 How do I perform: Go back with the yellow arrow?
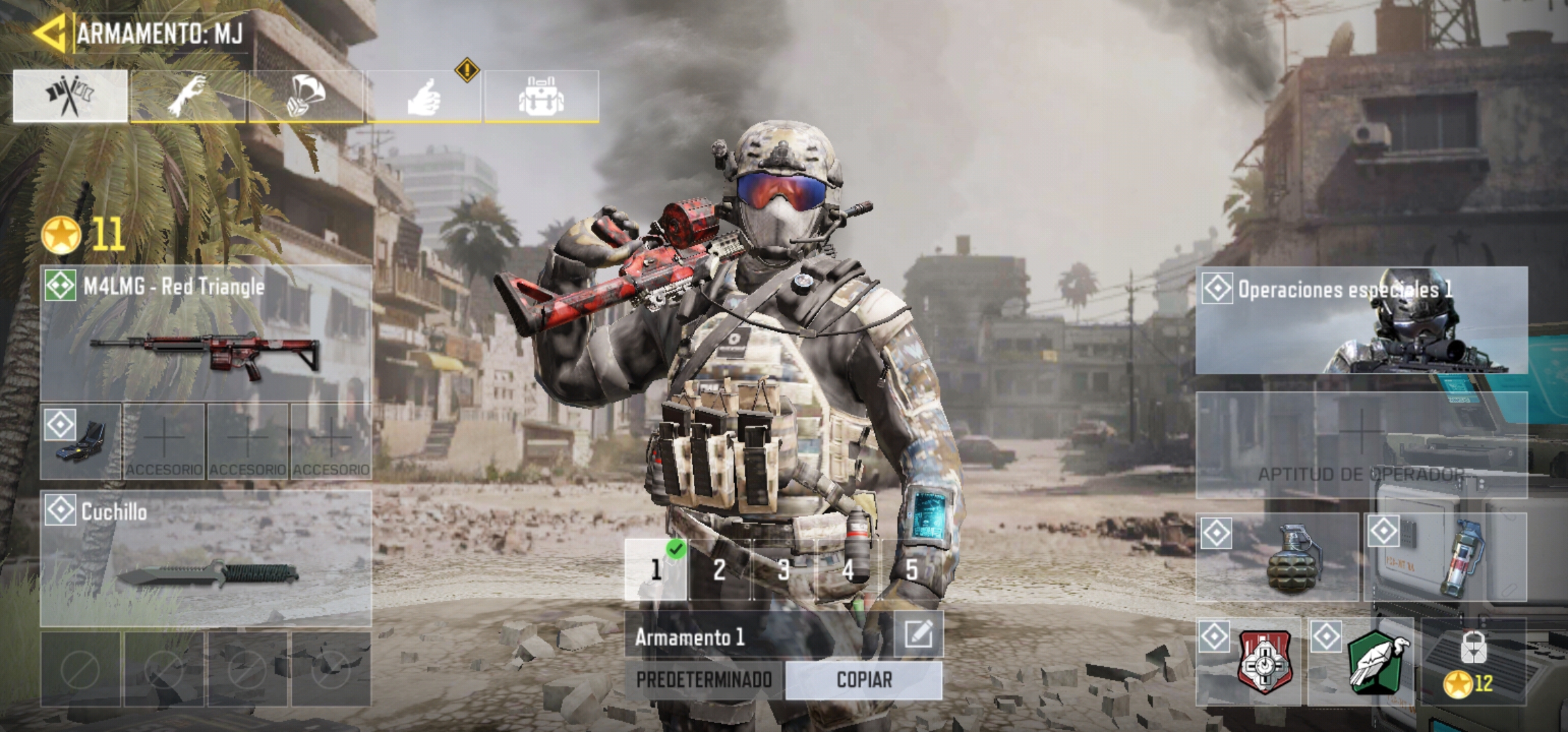click(x=49, y=32)
